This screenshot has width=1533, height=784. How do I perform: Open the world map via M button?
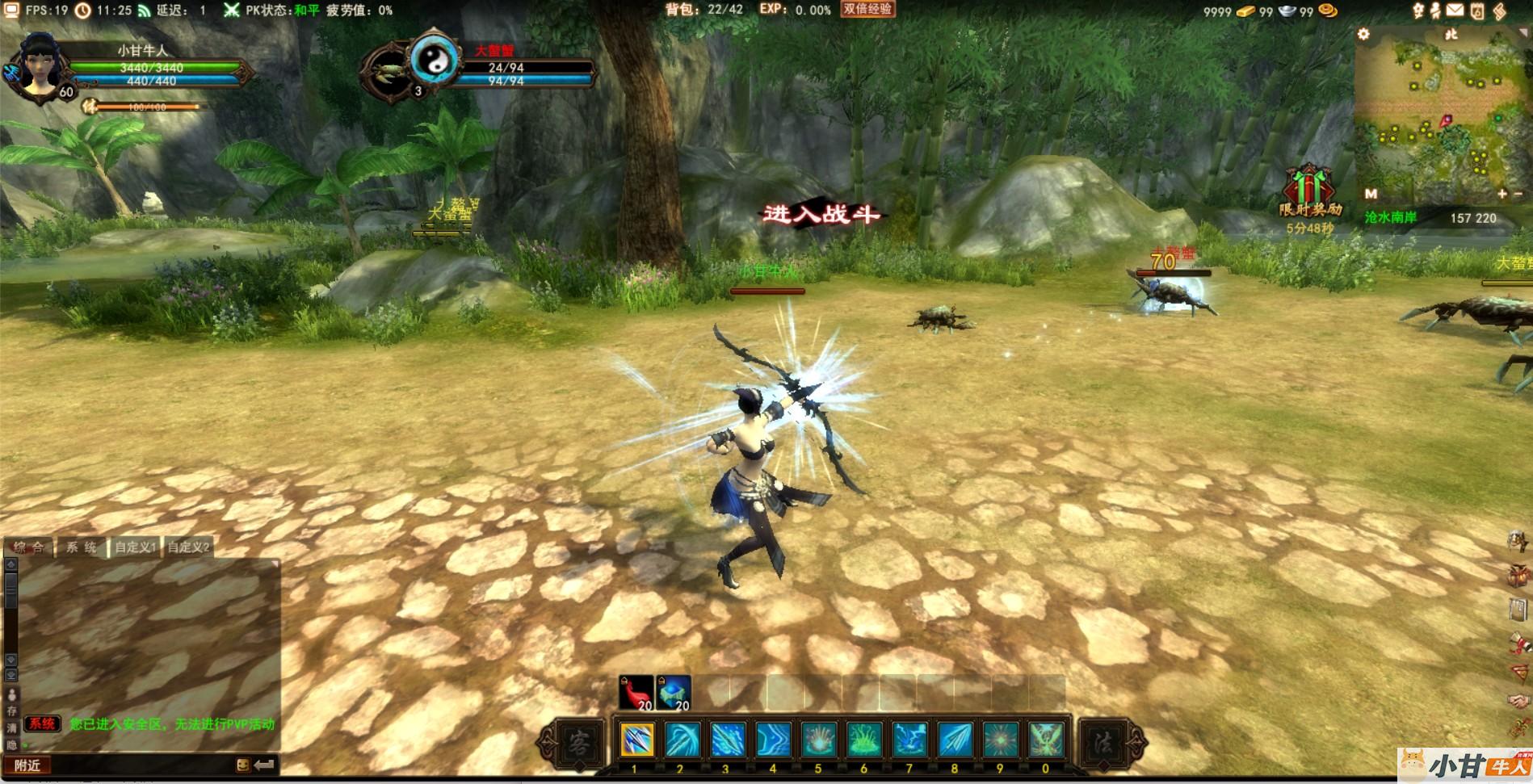(1371, 194)
